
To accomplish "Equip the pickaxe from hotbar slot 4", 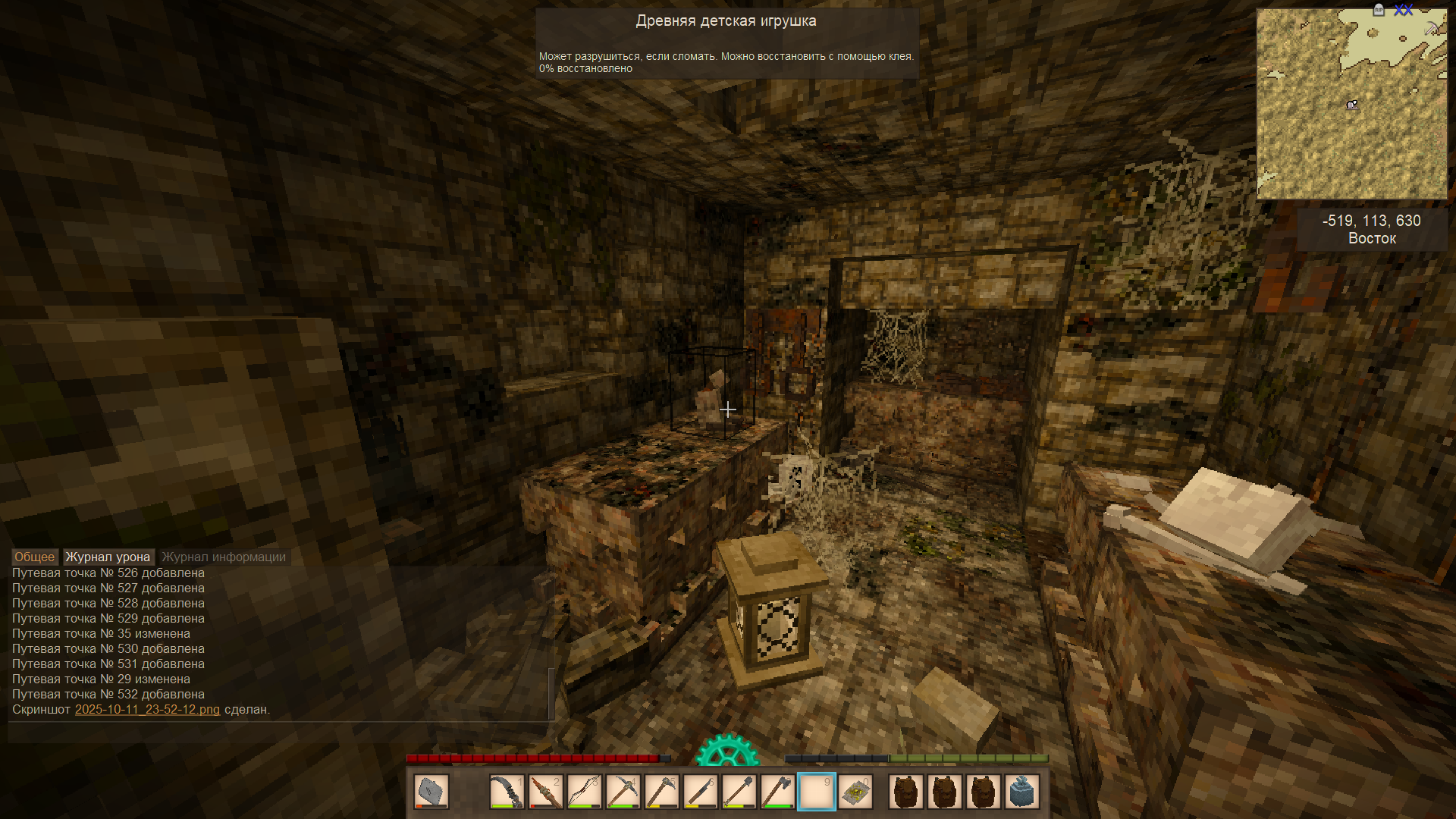I will point(623,792).
